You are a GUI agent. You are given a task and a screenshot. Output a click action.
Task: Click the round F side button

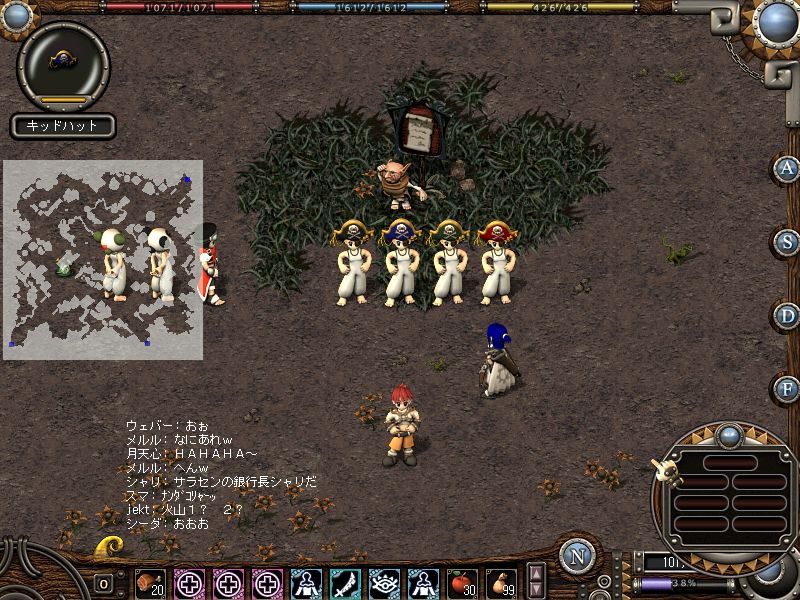(787, 388)
